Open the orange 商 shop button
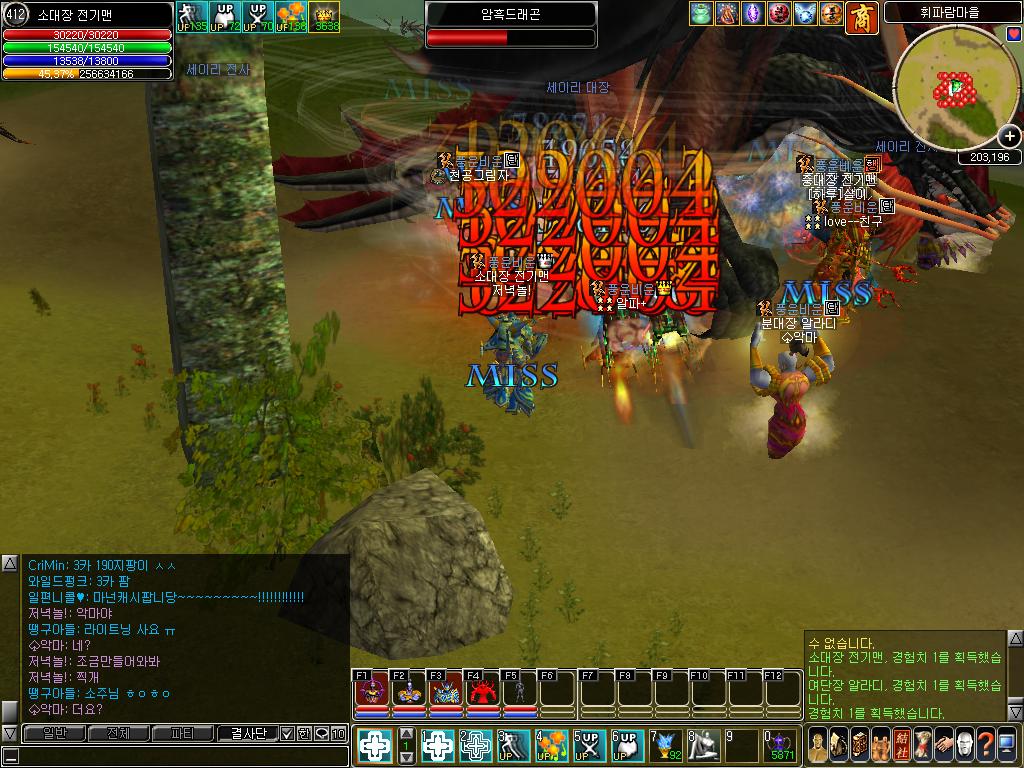The height and width of the screenshot is (768, 1024). 862,17
